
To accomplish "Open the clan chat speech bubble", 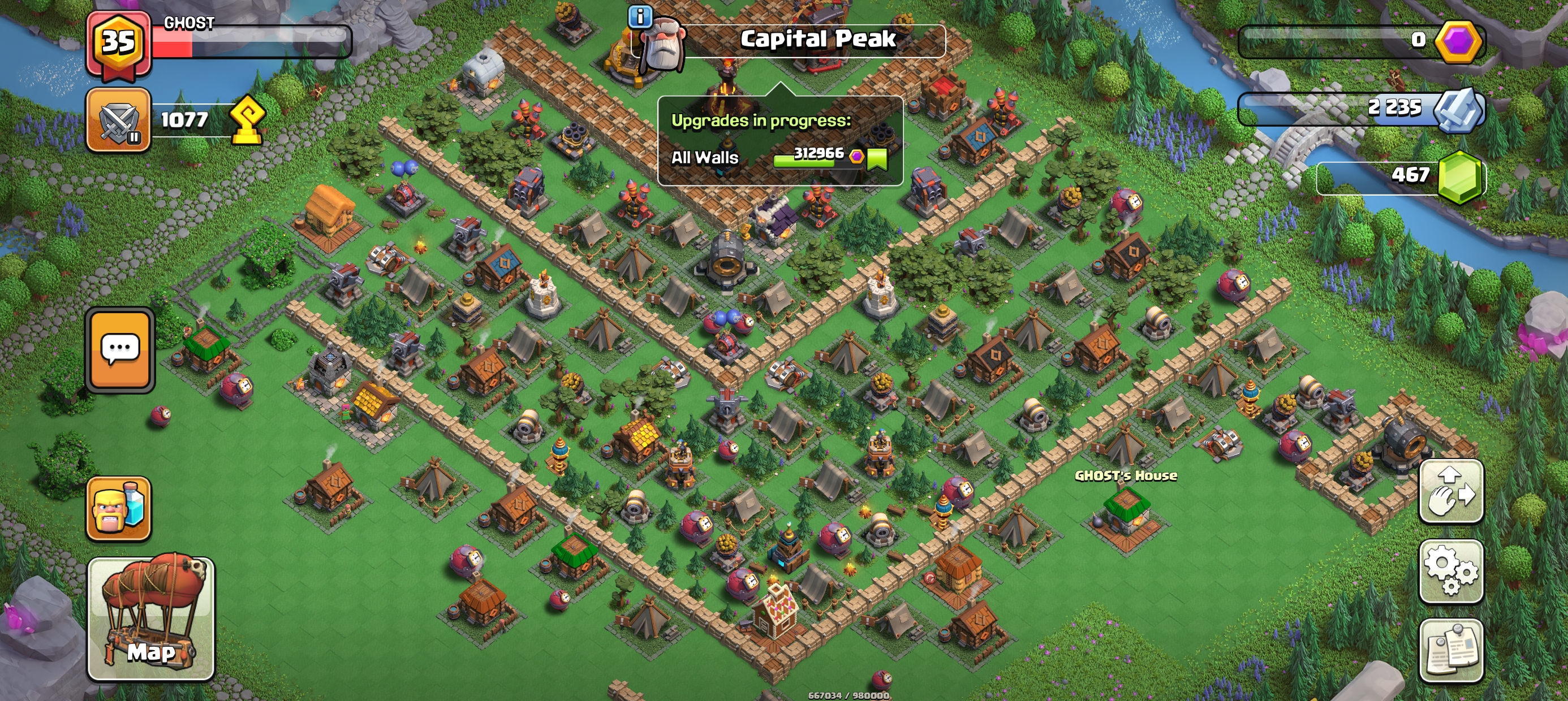I will (x=120, y=350).
